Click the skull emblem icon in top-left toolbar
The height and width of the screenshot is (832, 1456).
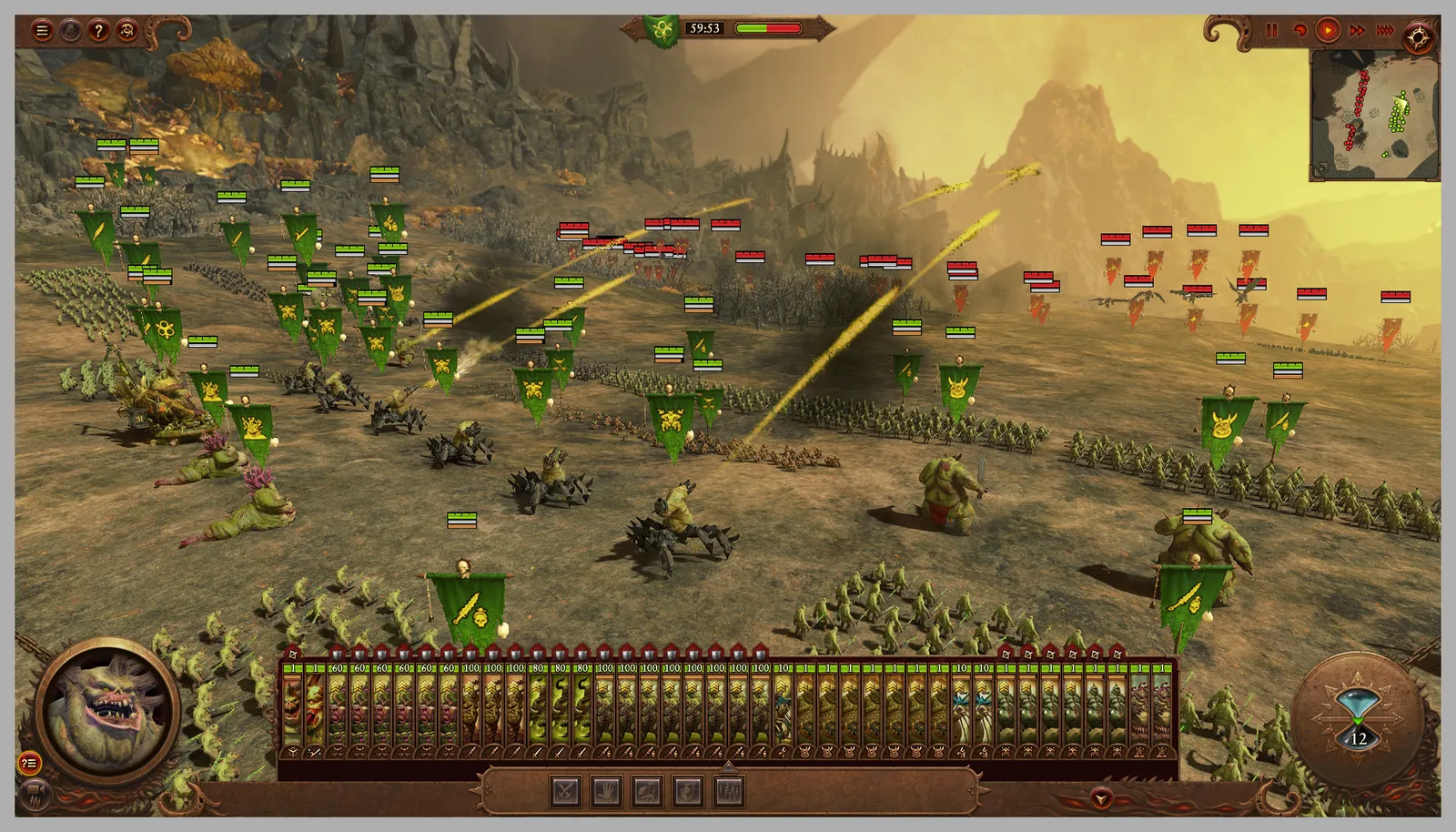click(126, 30)
